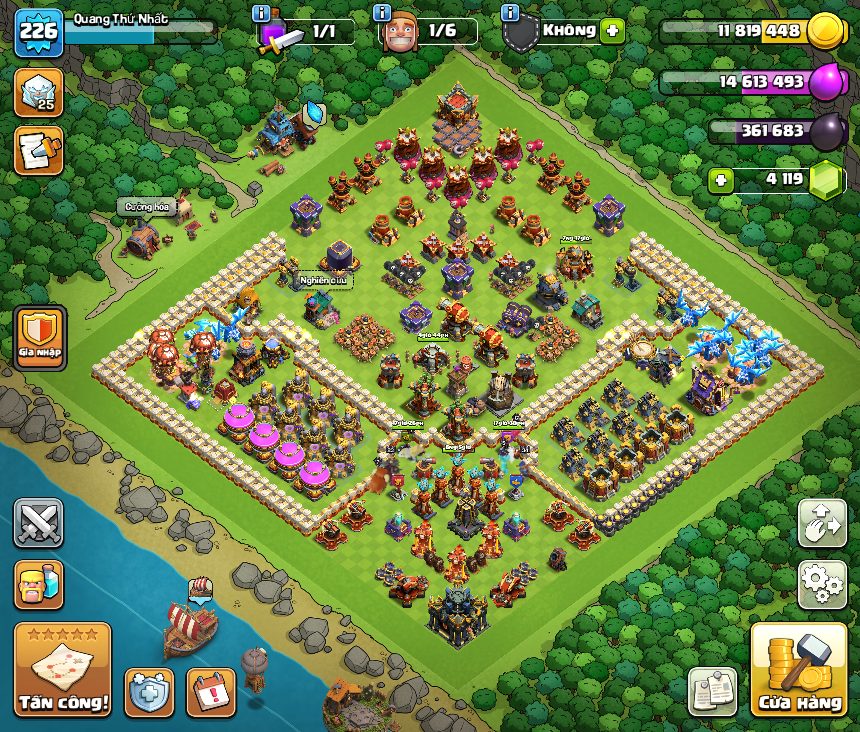Open the scroll and paint roller button
Viewport: 860px width, 732px height.
[38, 150]
